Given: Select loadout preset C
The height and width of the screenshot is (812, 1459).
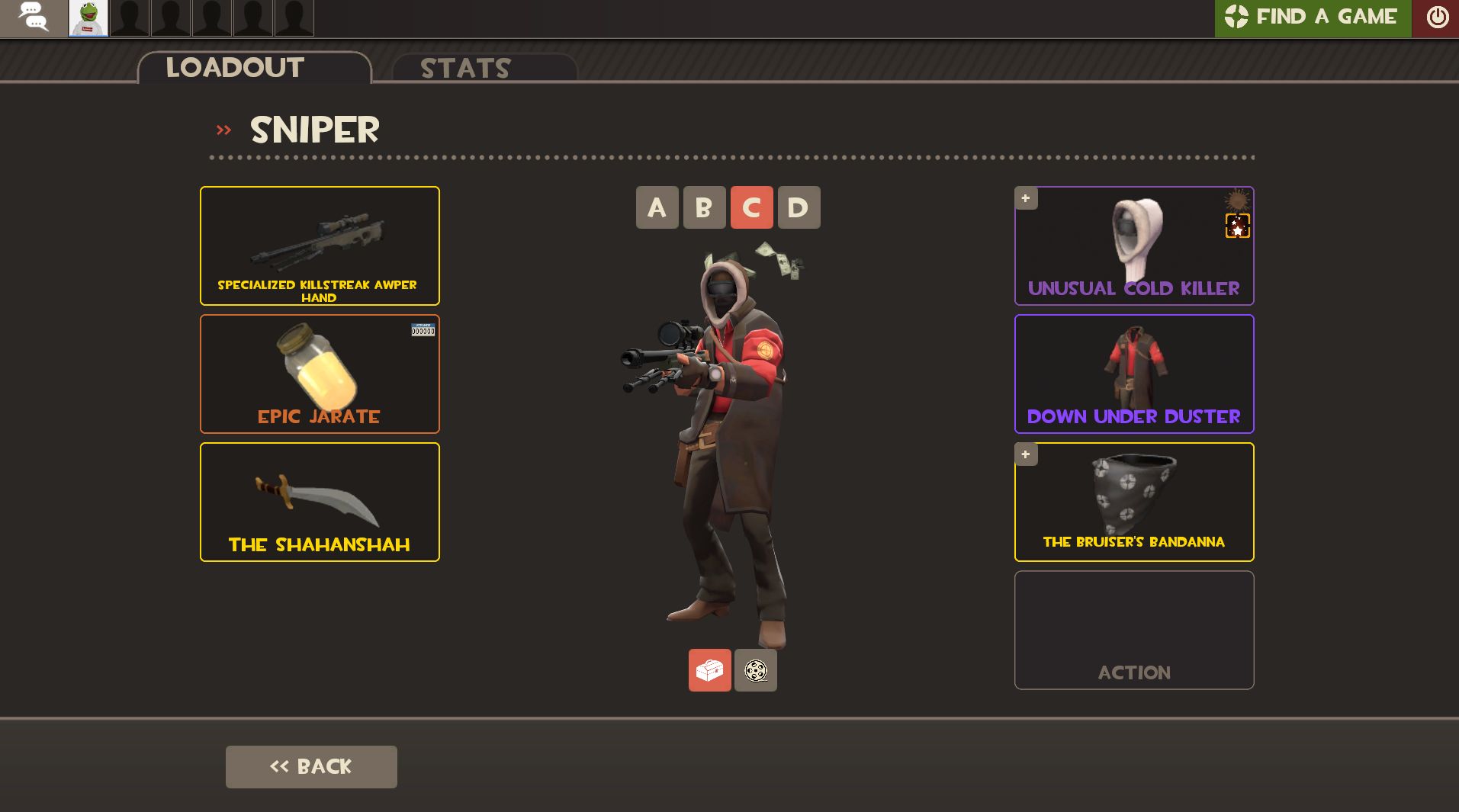Looking at the screenshot, I should [751, 207].
